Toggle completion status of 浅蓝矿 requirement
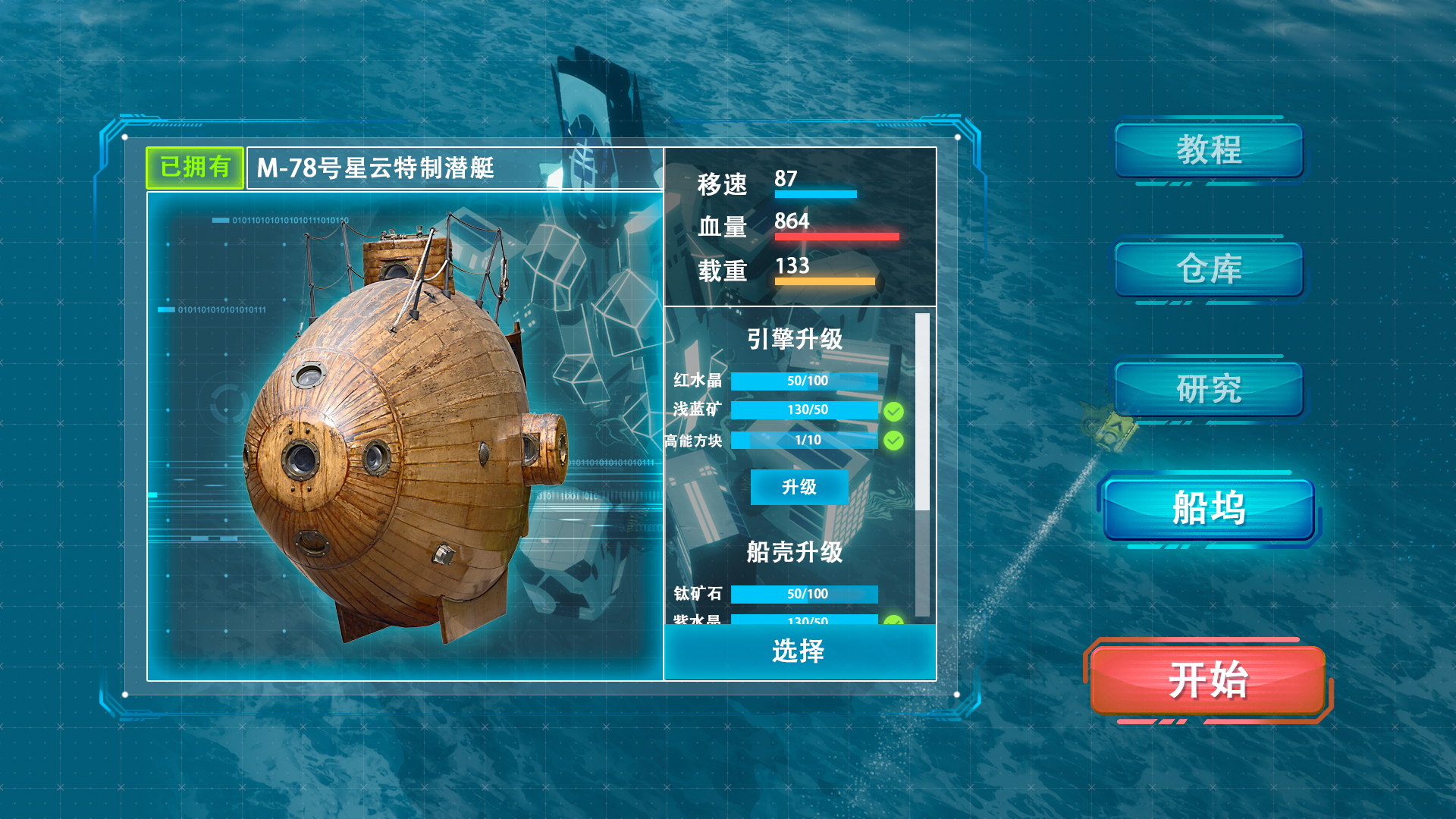Screen dimensions: 1456x819 (x=894, y=411)
